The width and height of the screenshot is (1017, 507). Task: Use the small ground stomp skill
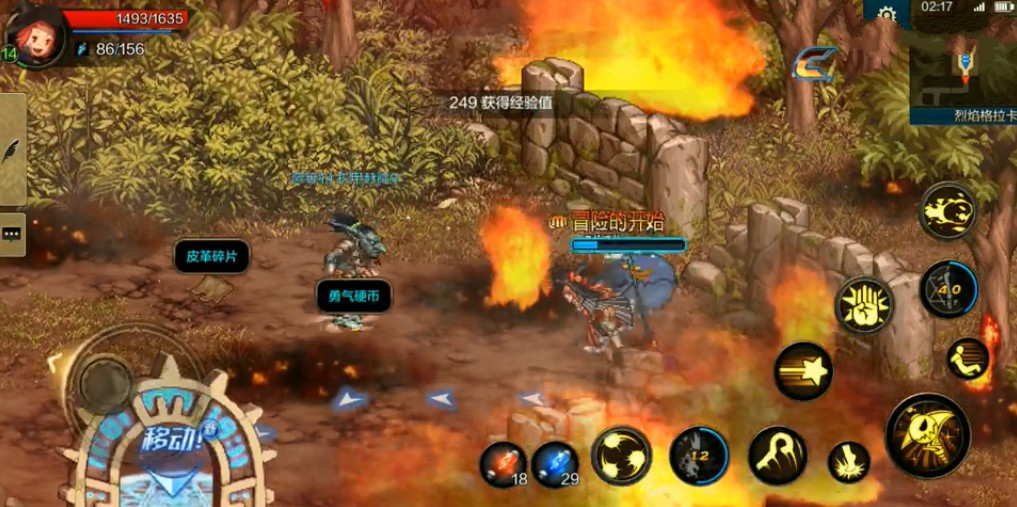coord(848,462)
